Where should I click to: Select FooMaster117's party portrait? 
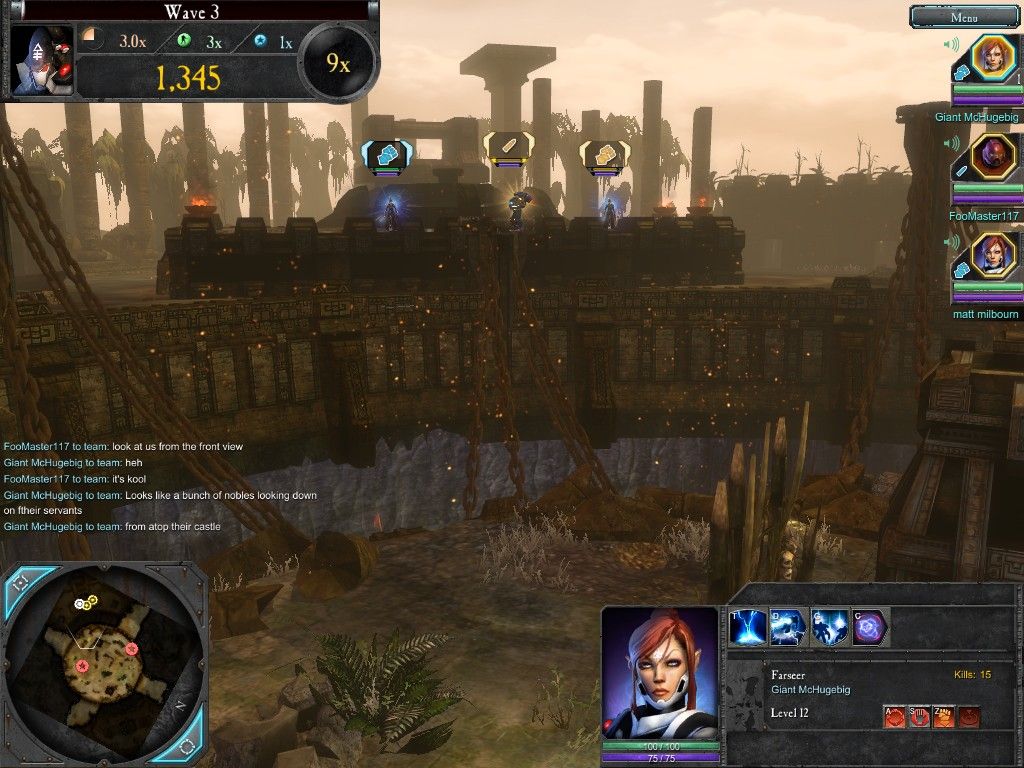pyautogui.click(x=994, y=156)
